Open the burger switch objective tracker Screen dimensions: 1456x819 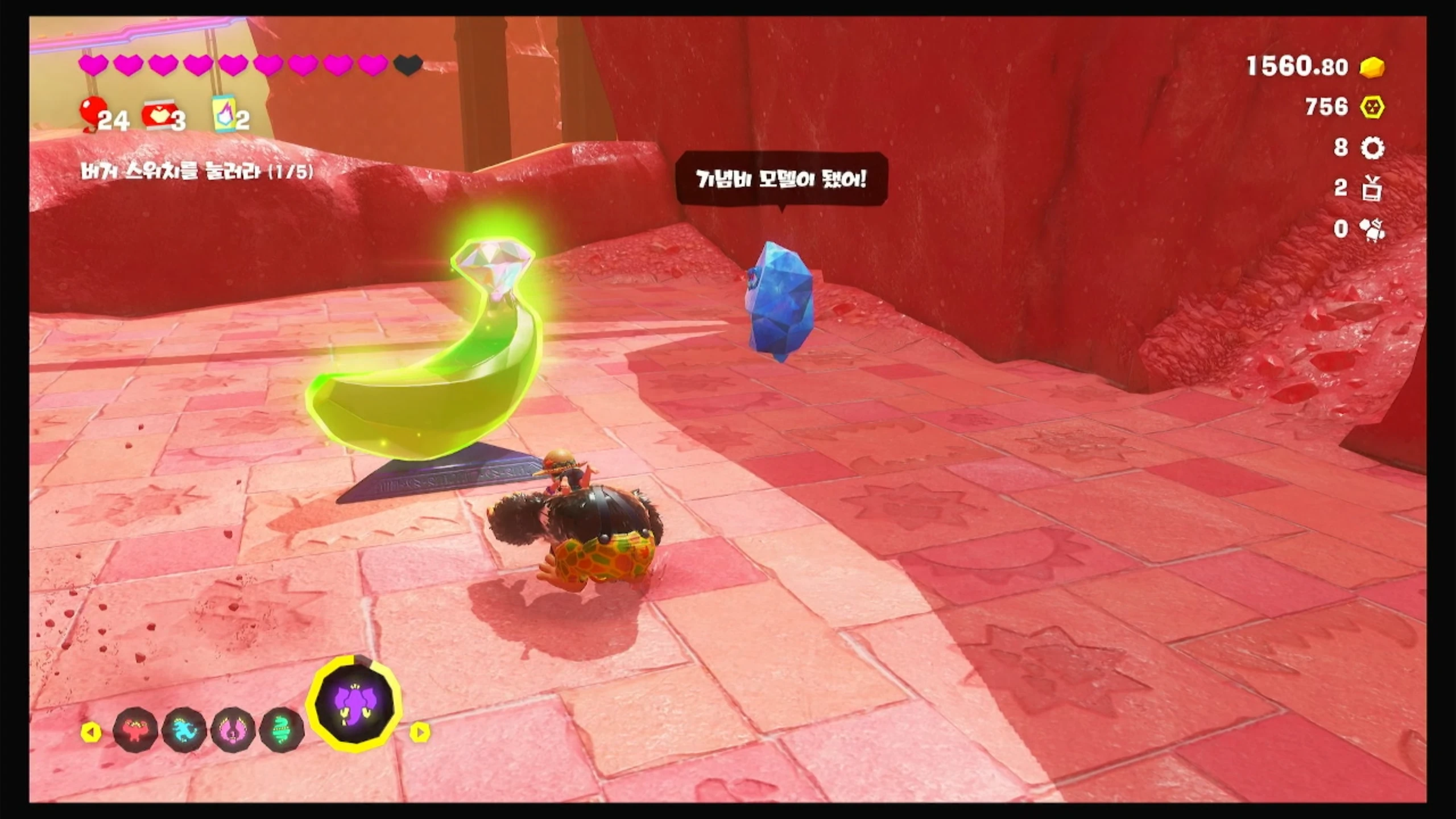tap(197, 171)
